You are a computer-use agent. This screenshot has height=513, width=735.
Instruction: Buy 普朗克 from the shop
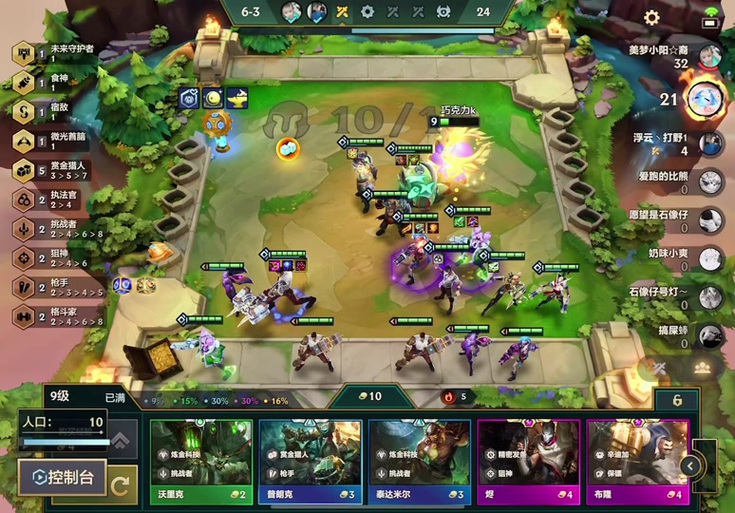coord(310,460)
